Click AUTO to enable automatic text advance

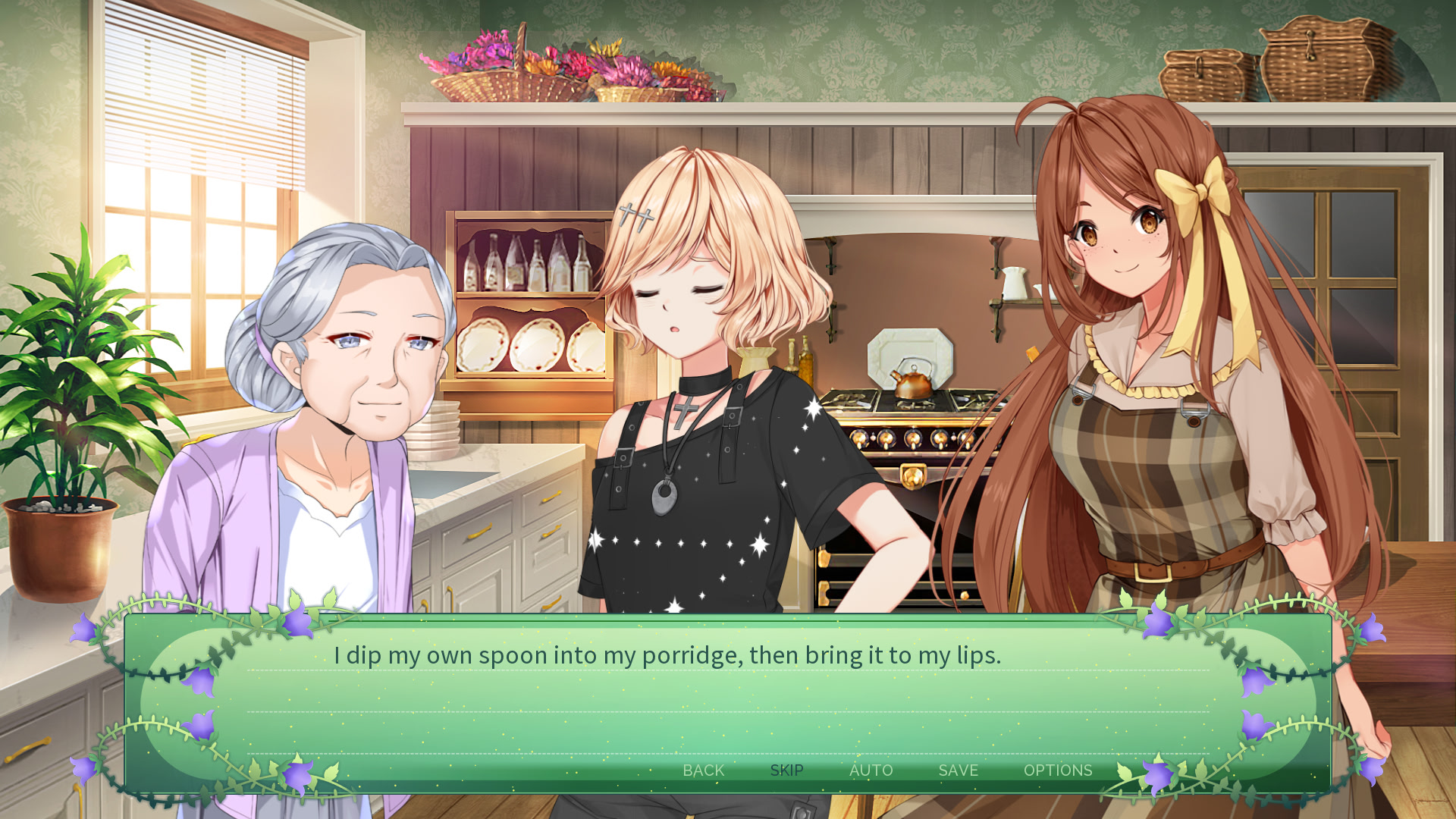(871, 770)
